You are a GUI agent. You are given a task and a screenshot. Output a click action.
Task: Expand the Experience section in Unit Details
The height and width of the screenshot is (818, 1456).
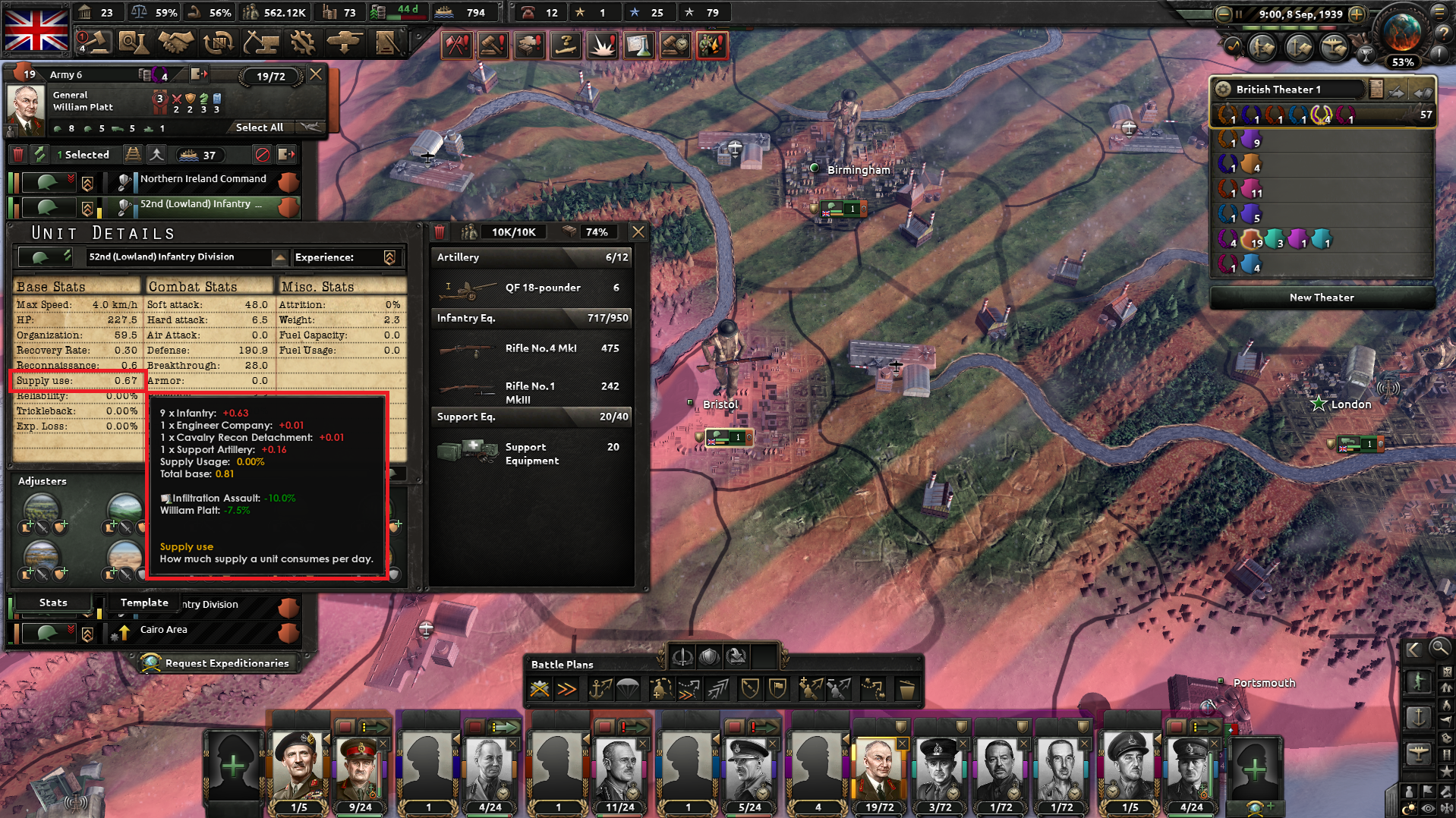389,257
